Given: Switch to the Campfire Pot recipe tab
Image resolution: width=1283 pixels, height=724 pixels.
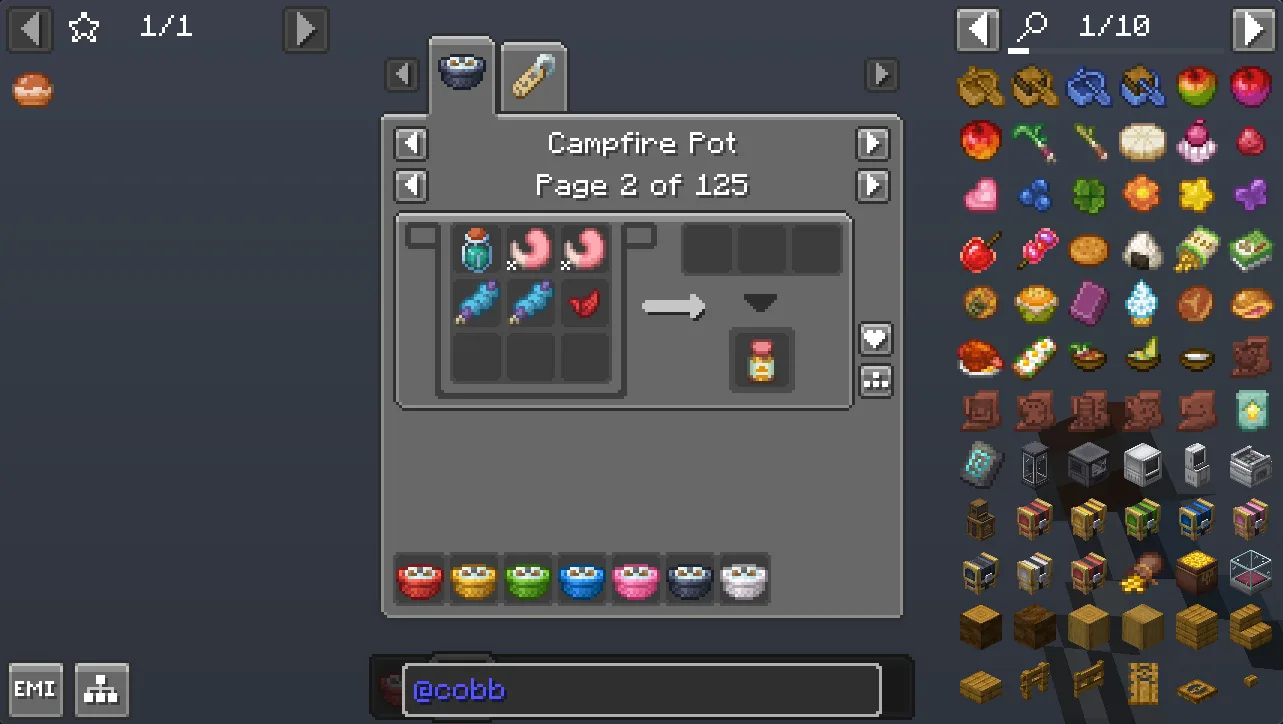Looking at the screenshot, I should click(461, 72).
